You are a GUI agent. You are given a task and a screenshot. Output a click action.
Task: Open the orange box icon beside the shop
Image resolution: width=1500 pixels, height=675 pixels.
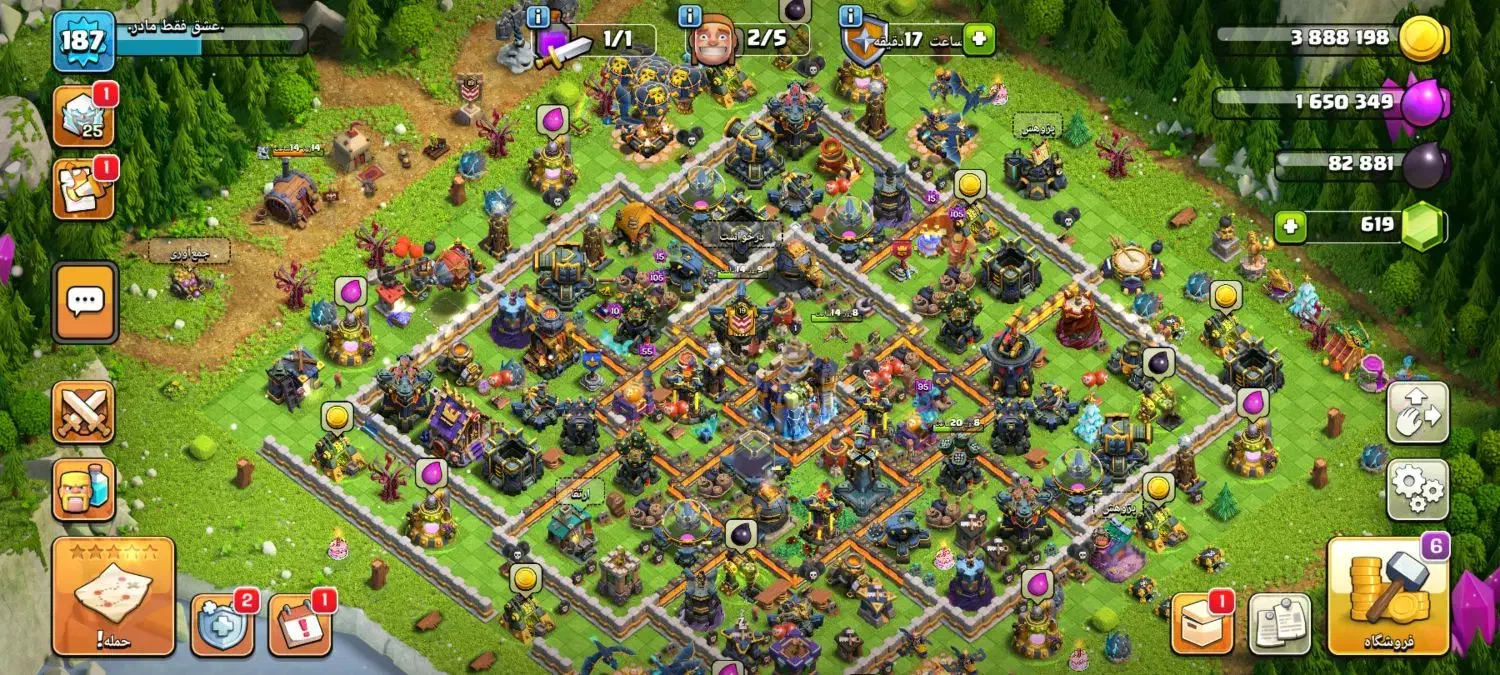click(x=1201, y=625)
